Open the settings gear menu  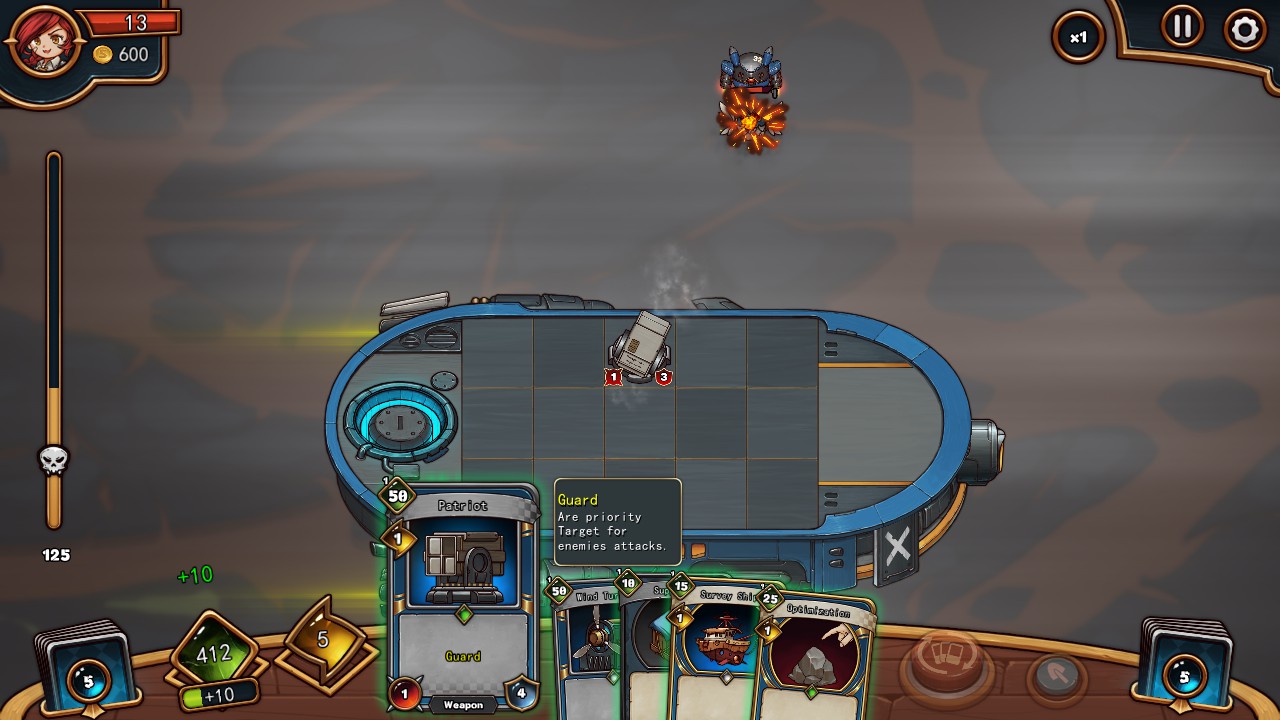[1244, 29]
